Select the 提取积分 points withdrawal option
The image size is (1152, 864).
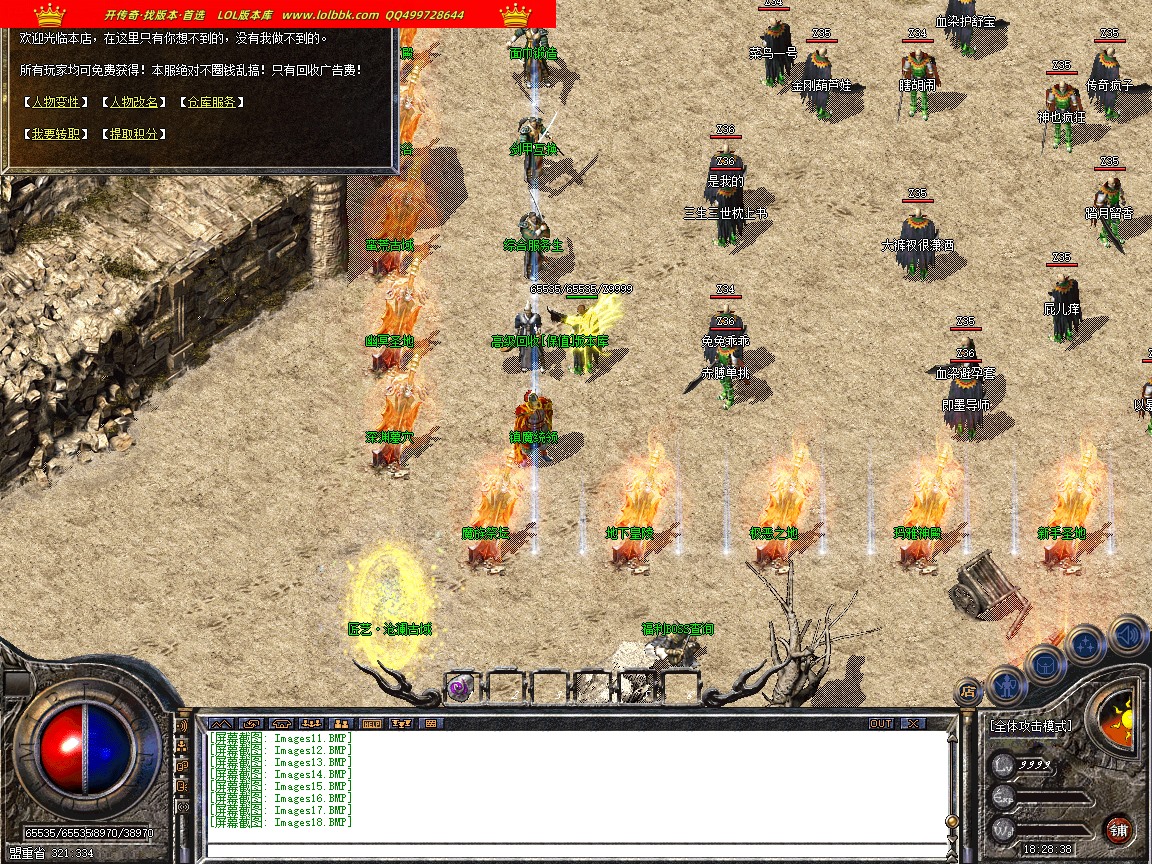[133, 134]
